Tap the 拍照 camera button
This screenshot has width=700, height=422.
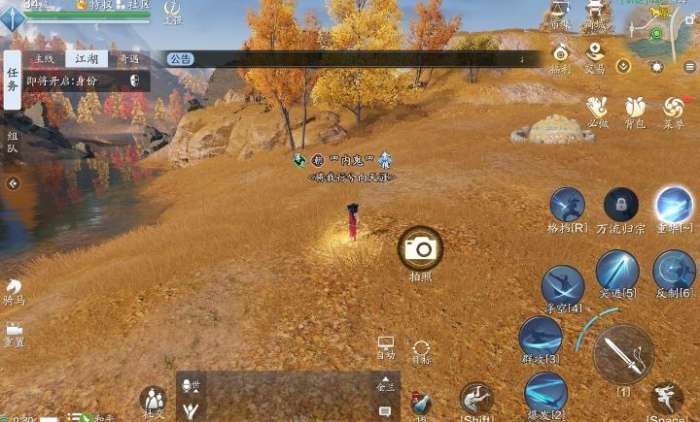click(421, 248)
